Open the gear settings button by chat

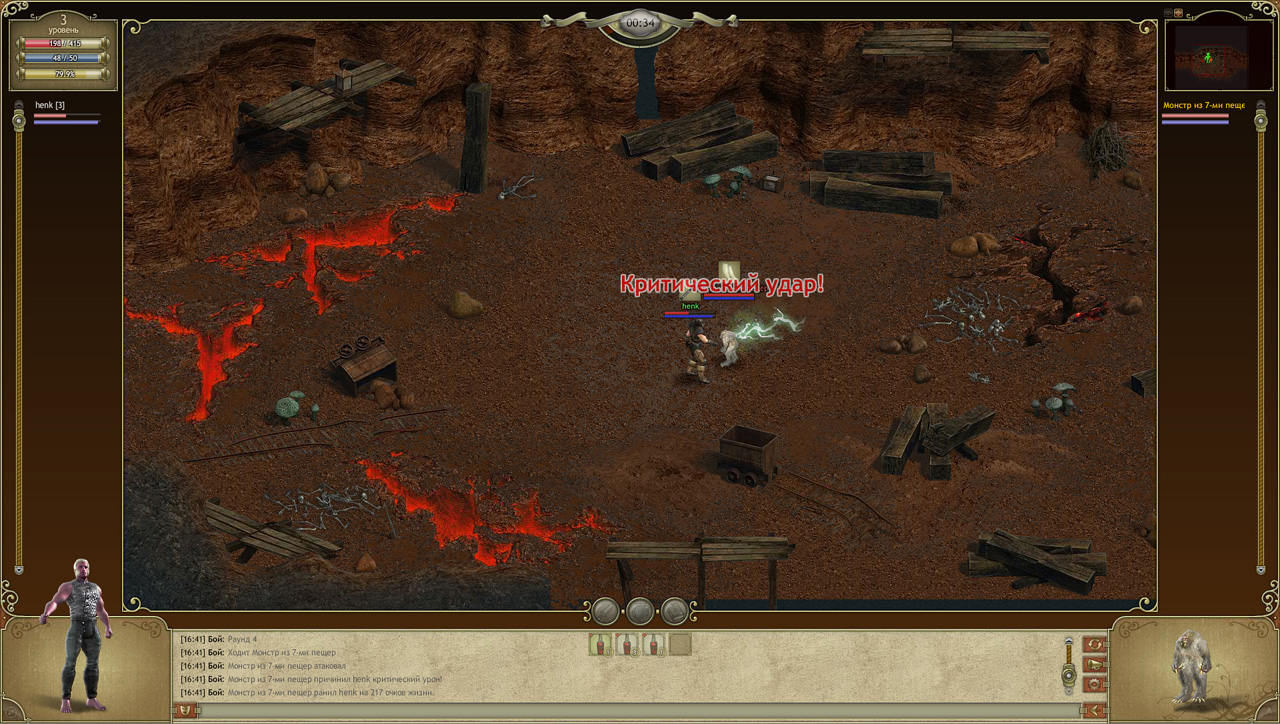[1095, 684]
